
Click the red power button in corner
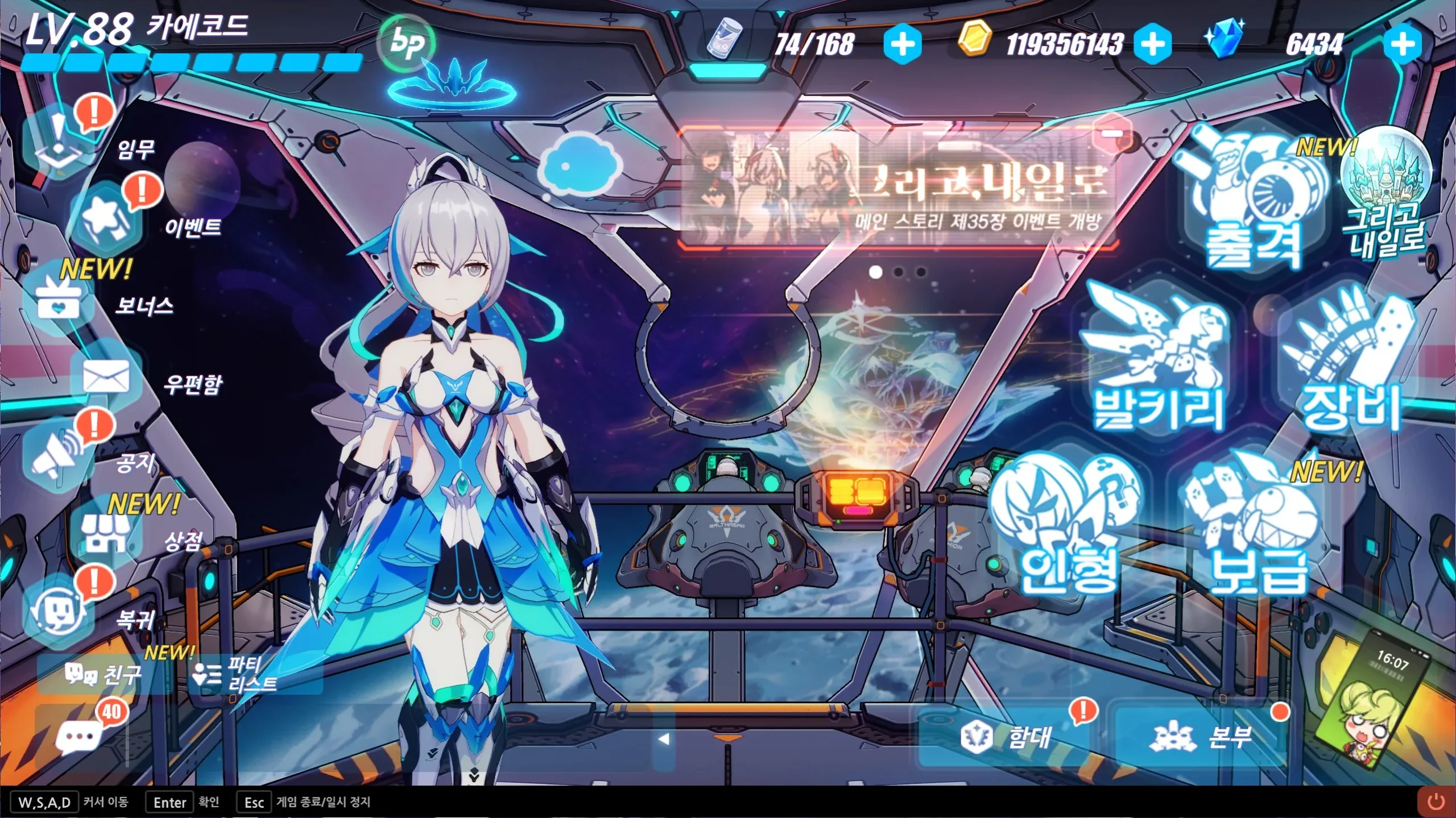1436,802
